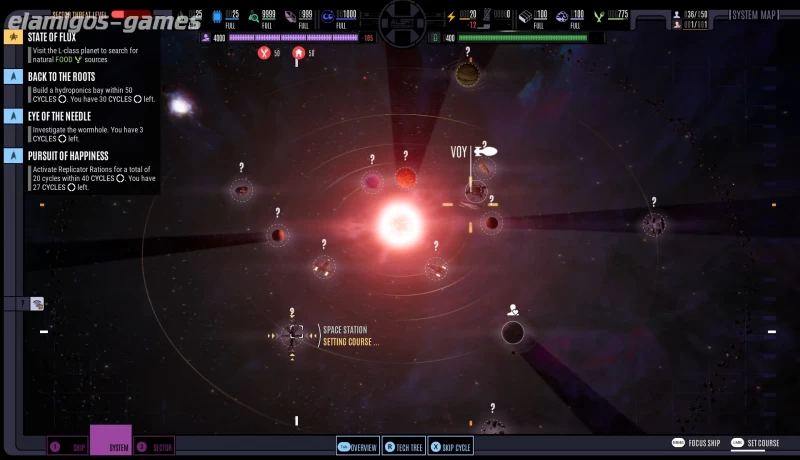Select the Space Station map marker
The height and width of the screenshot is (460, 800).
click(294, 335)
